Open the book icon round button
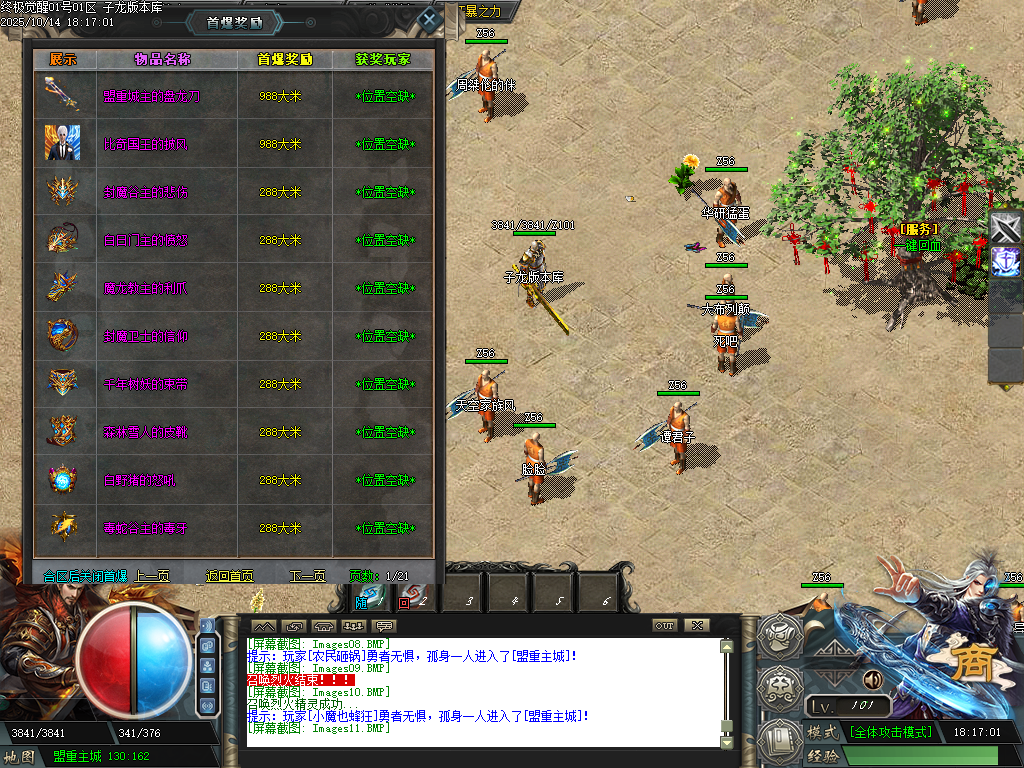Viewport: 1024px width, 768px height. [x=777, y=738]
